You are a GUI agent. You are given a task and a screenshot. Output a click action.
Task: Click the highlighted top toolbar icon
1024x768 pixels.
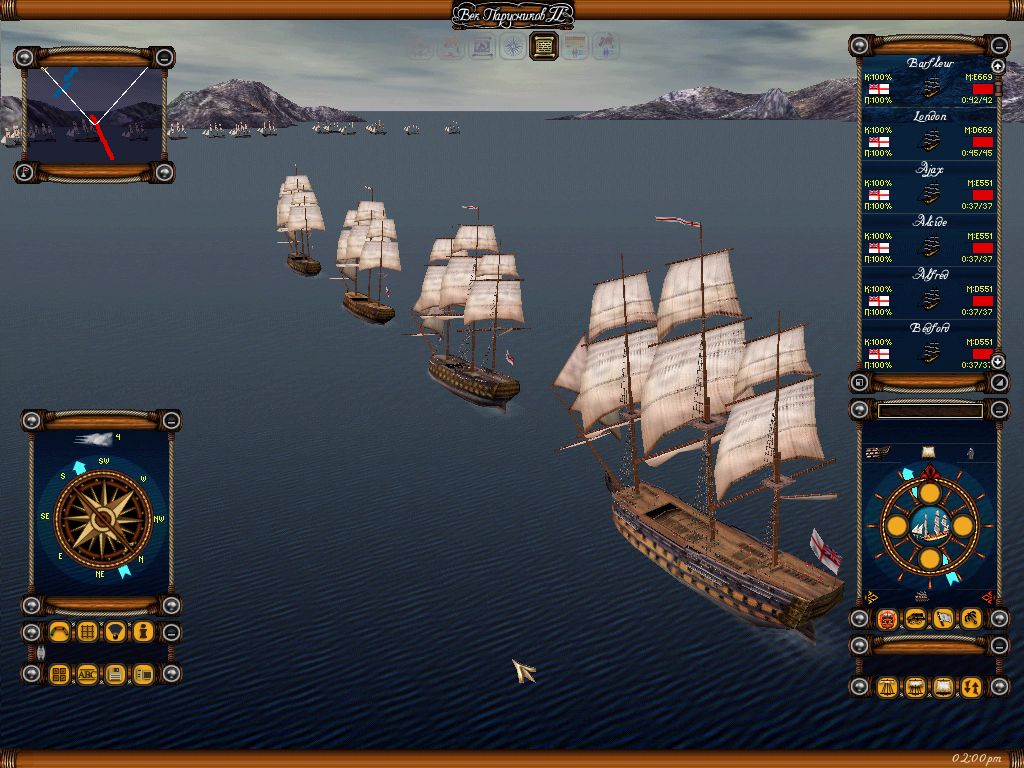pos(543,46)
